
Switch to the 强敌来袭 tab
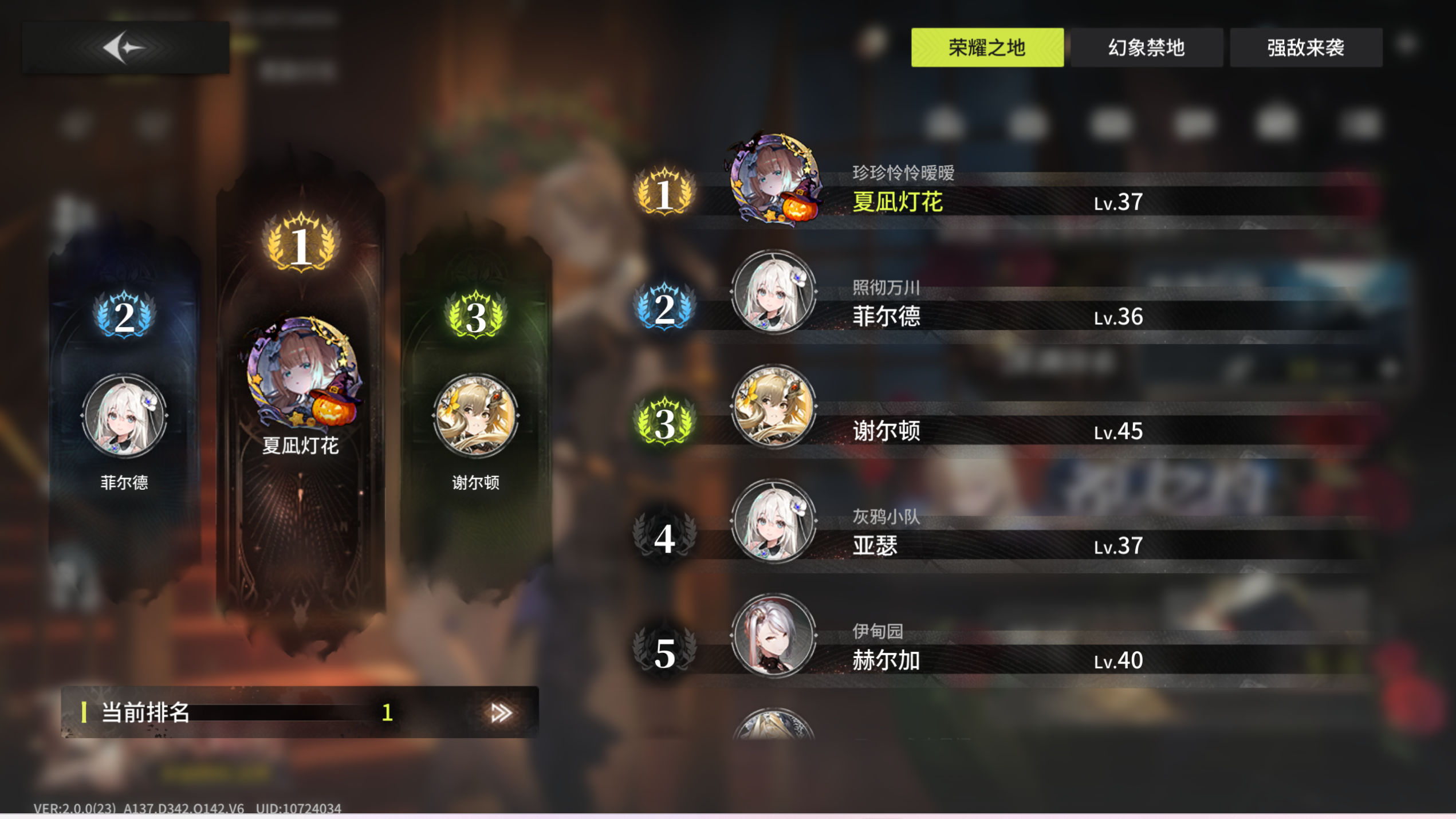tap(1306, 49)
